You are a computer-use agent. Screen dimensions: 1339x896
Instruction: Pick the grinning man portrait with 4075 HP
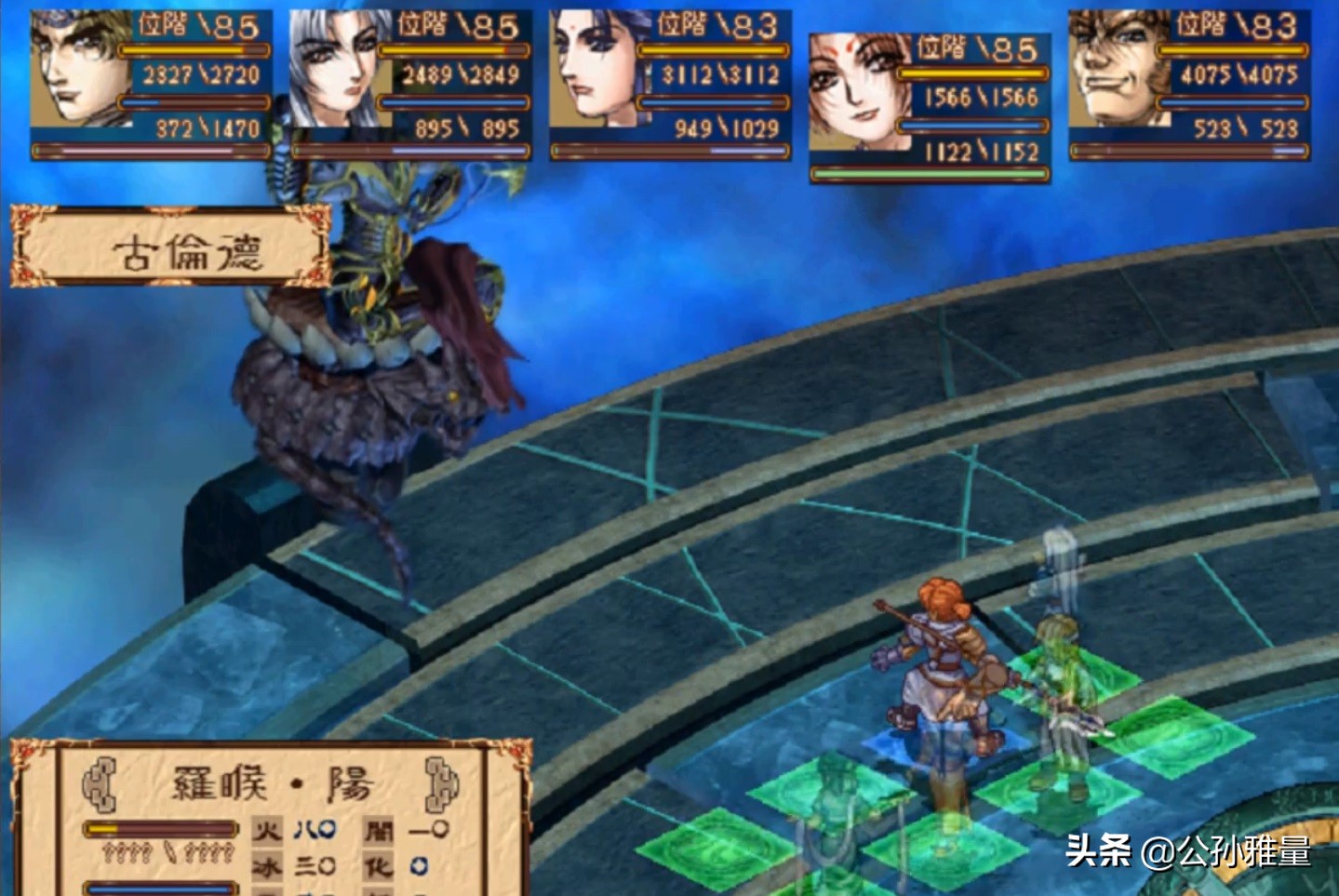pyautogui.click(x=1114, y=70)
